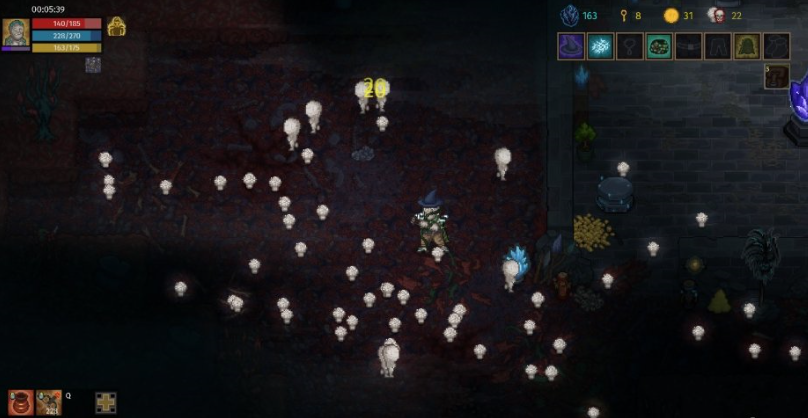Image resolution: width=808 pixels, height=418 pixels.
Task: Select the wizard hat equipment slot
Action: pyautogui.click(x=571, y=46)
